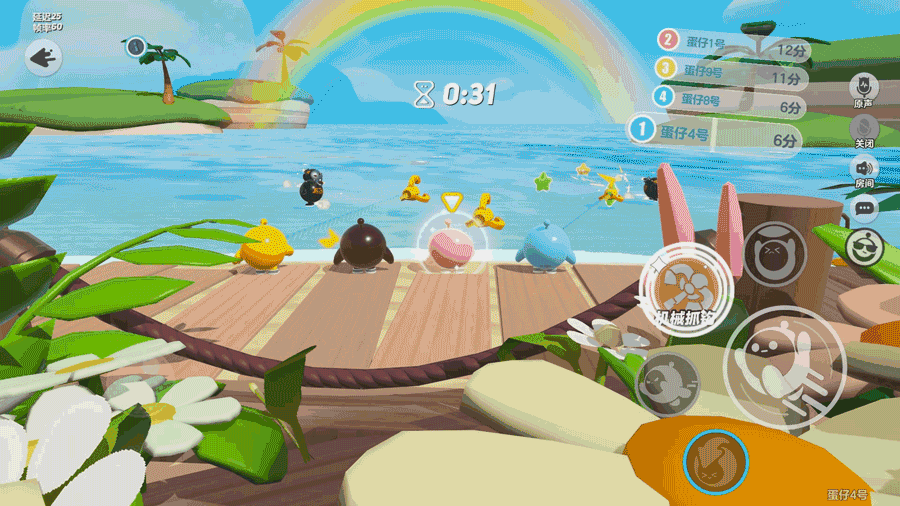The image size is (900, 506).
Task: Switch the 房间 speaker channel
Action: [x=863, y=169]
